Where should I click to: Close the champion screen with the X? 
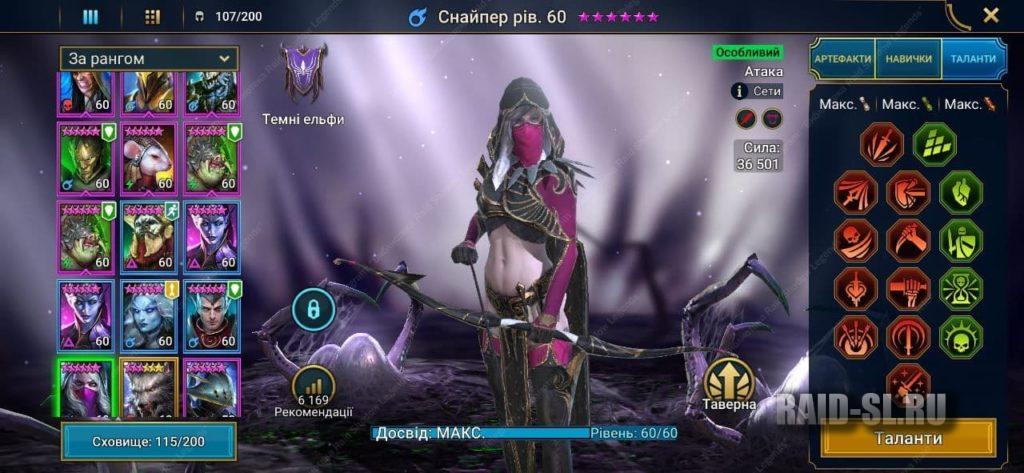click(x=990, y=15)
